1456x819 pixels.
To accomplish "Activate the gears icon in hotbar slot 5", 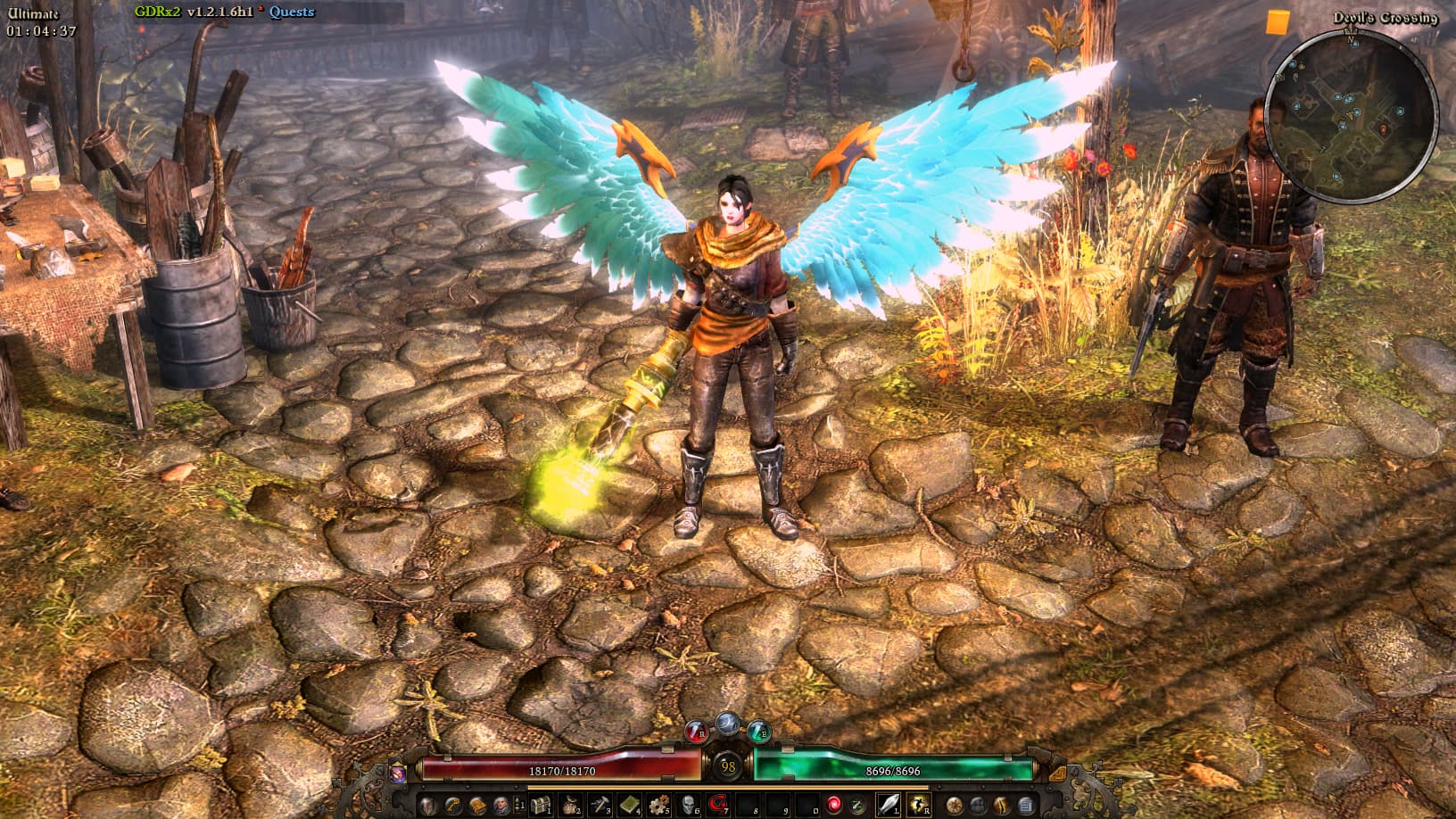I will coord(658,805).
